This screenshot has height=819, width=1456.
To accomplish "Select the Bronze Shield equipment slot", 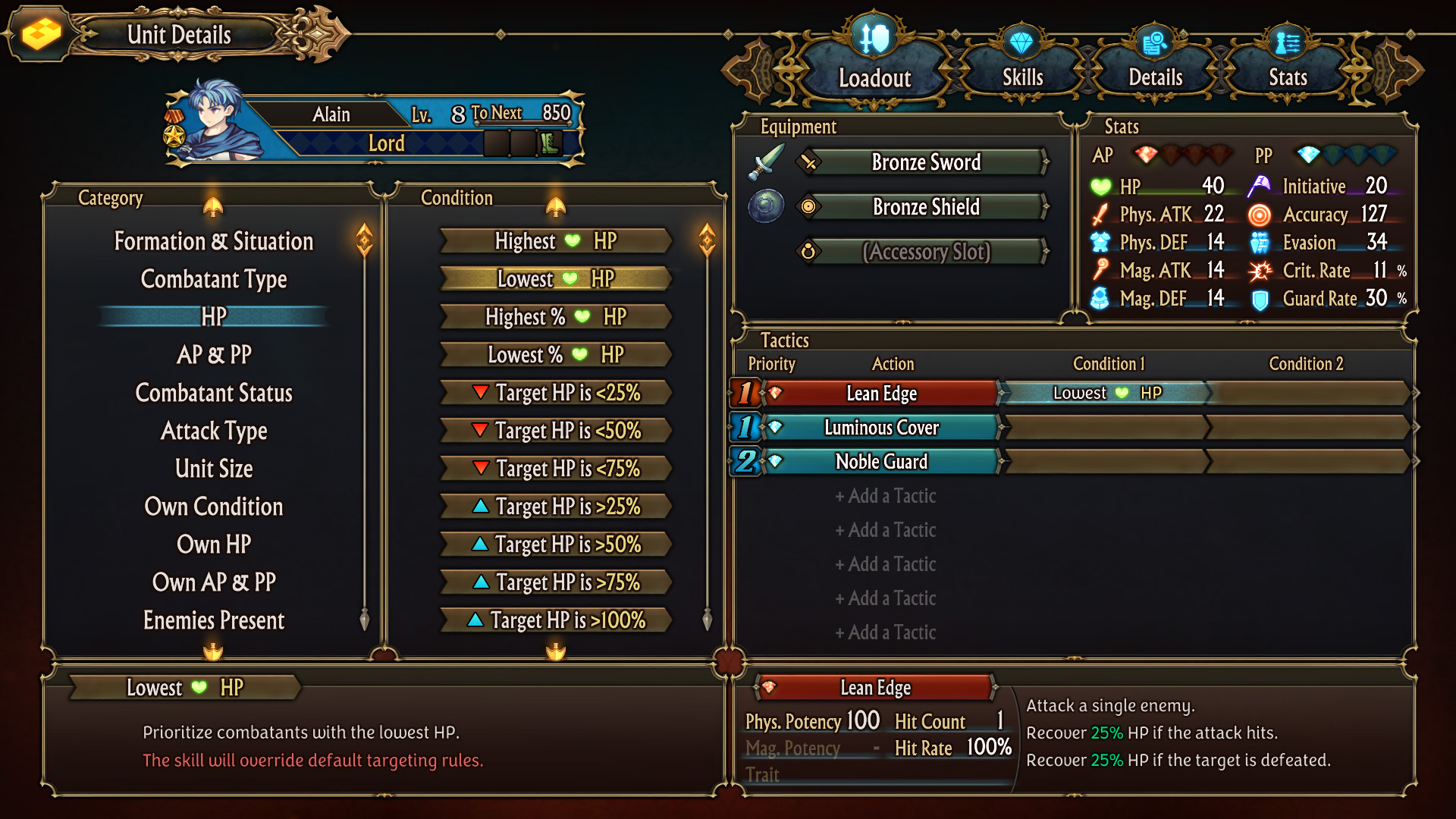I will tap(925, 207).
